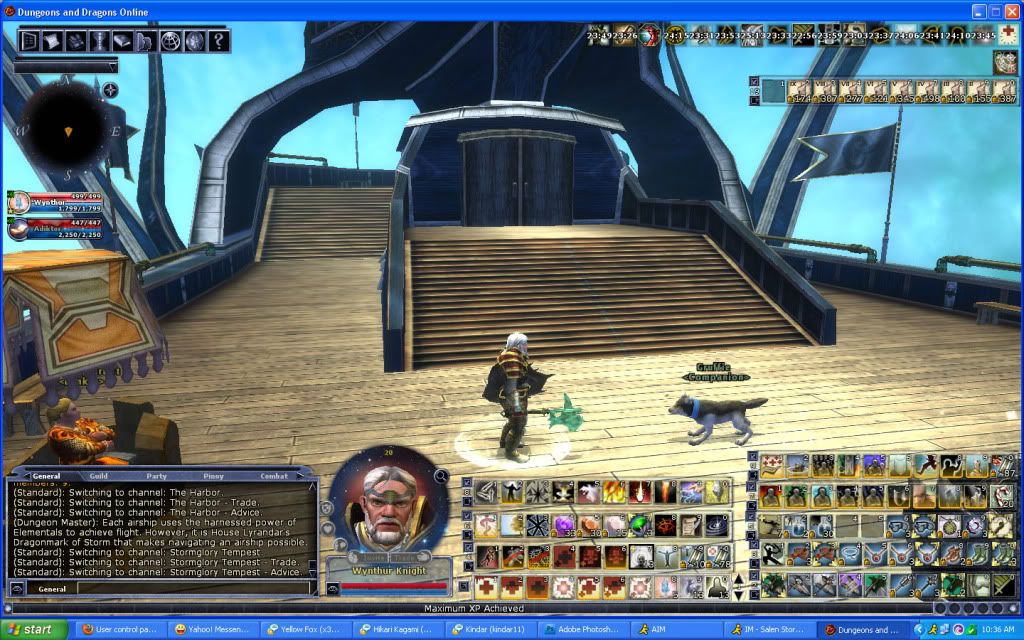Switch to the Party chat tab
1024x640 pixels.
coord(156,476)
